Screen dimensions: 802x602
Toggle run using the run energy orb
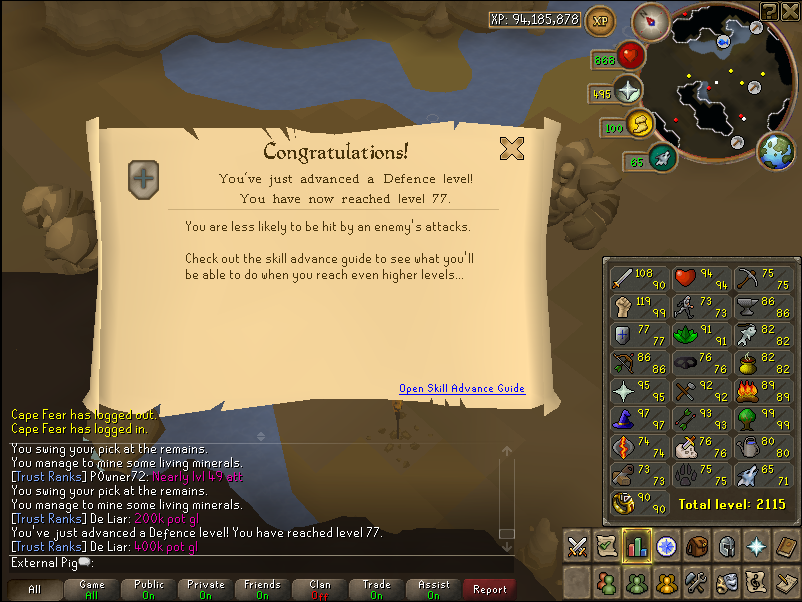[639, 126]
